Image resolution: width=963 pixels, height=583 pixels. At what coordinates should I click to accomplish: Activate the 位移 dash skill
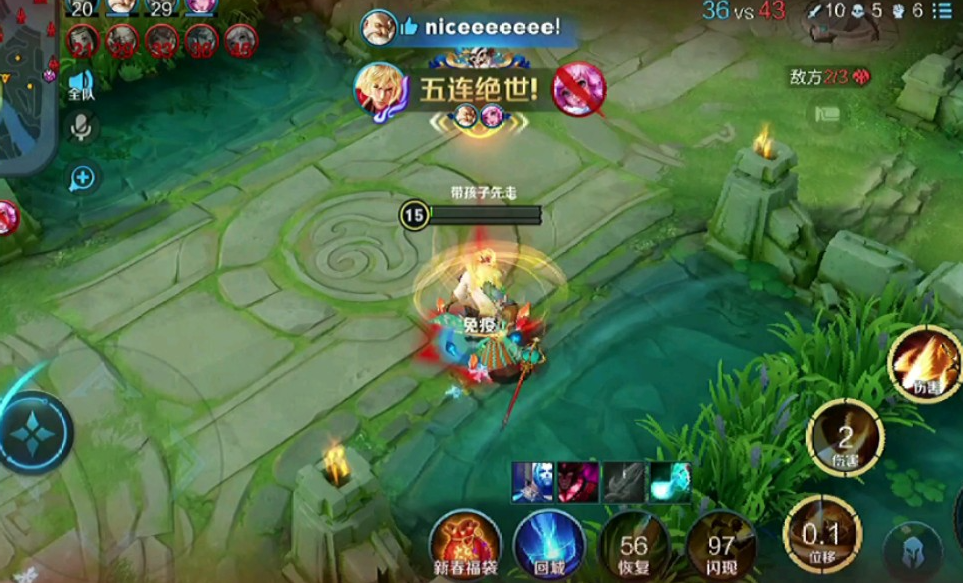coord(822,532)
